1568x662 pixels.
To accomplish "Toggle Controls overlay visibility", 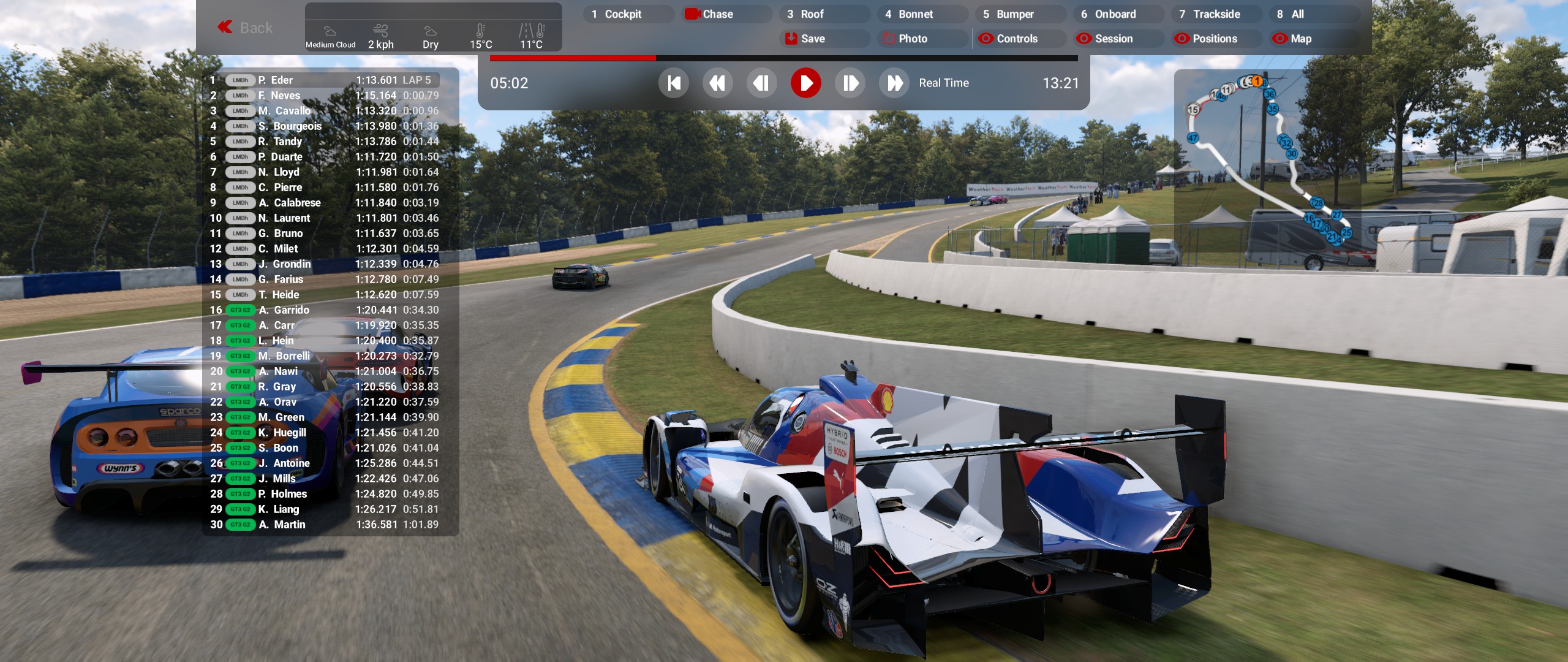I will [1017, 39].
